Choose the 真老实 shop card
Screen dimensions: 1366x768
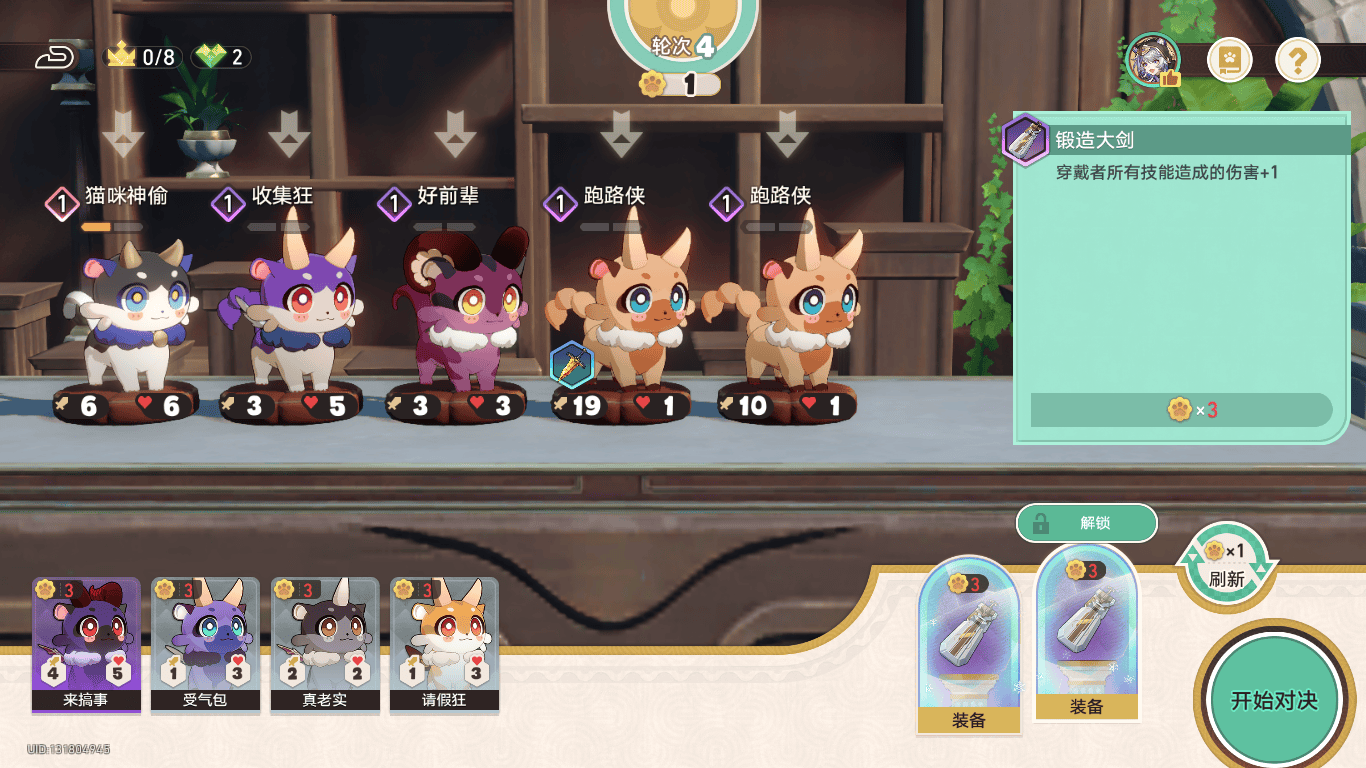tap(325, 644)
